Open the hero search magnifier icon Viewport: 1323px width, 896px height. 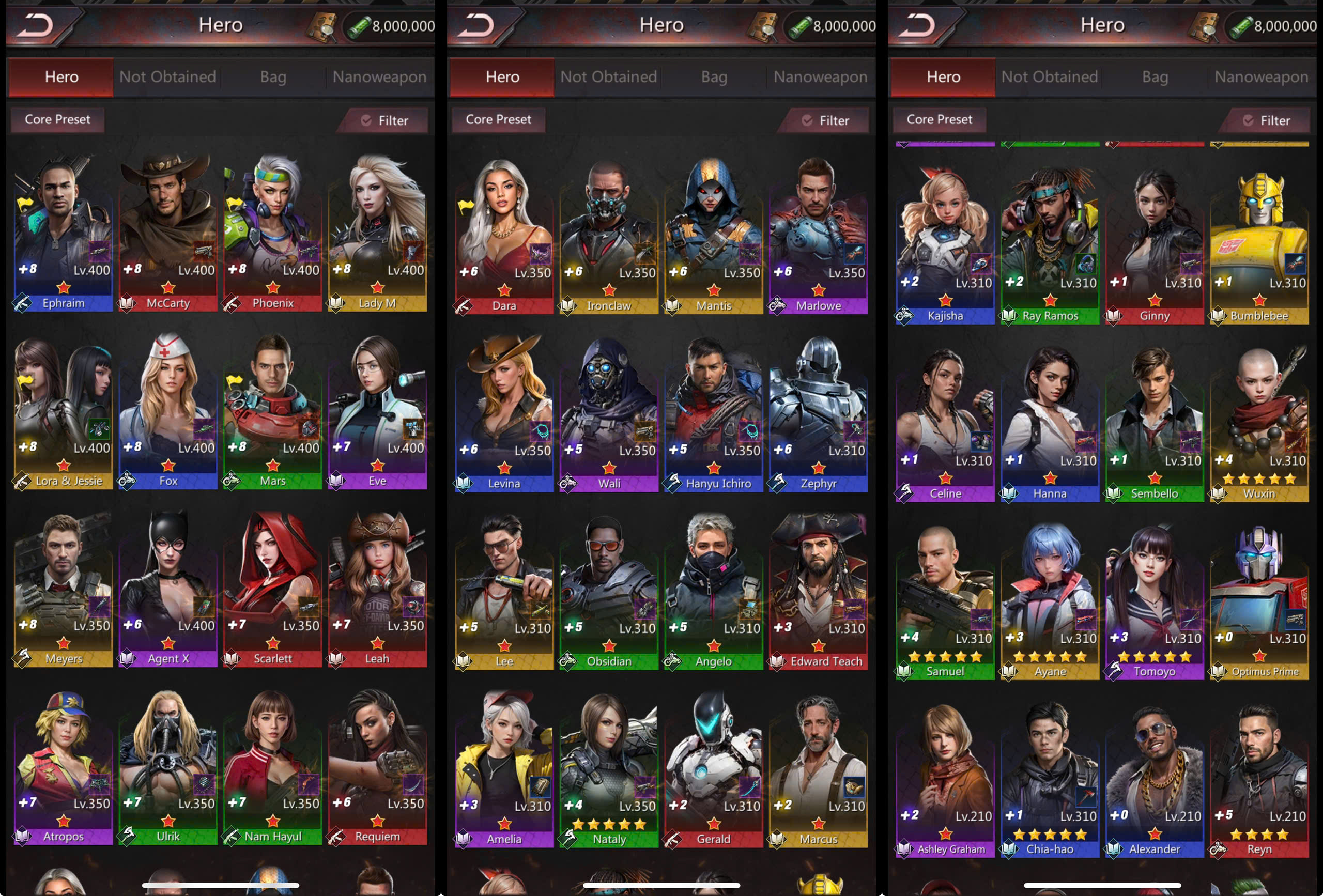pos(321,26)
